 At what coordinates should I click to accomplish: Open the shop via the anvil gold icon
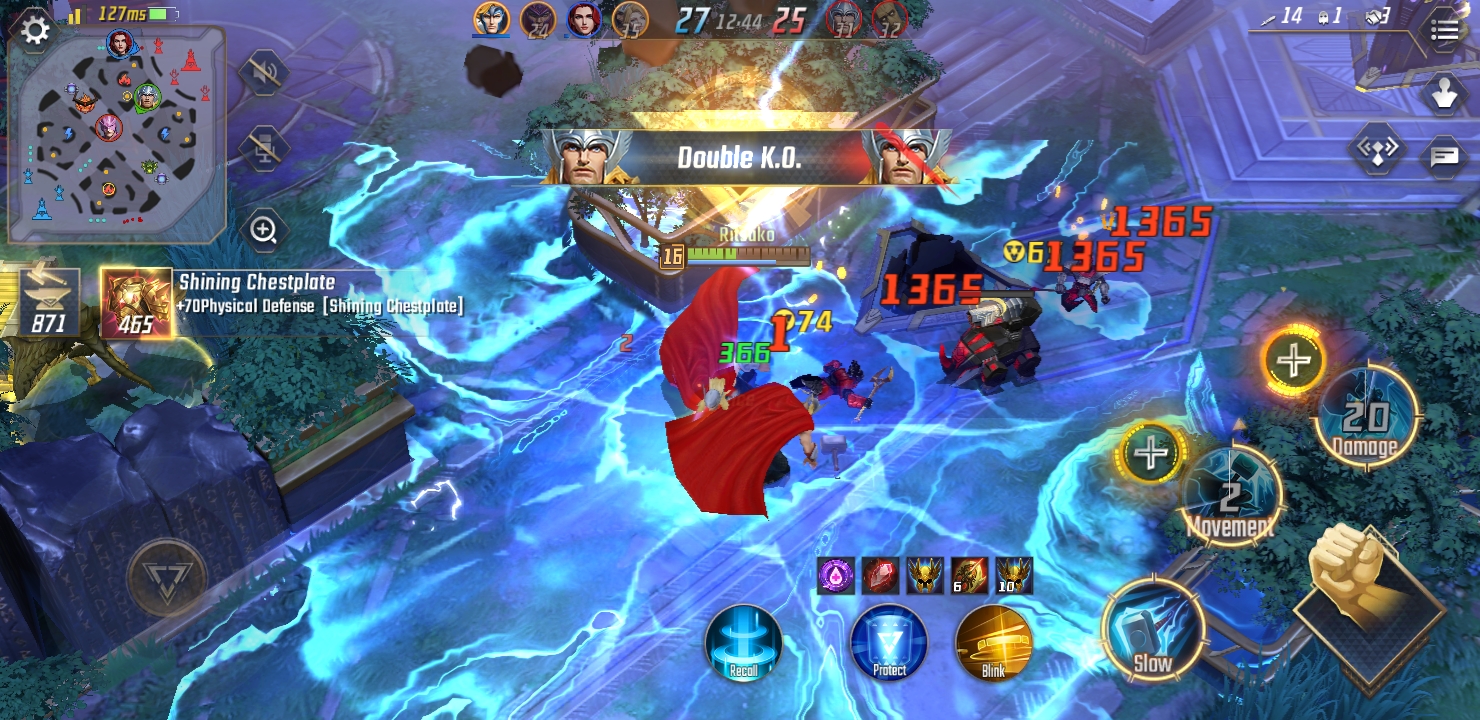(49, 301)
